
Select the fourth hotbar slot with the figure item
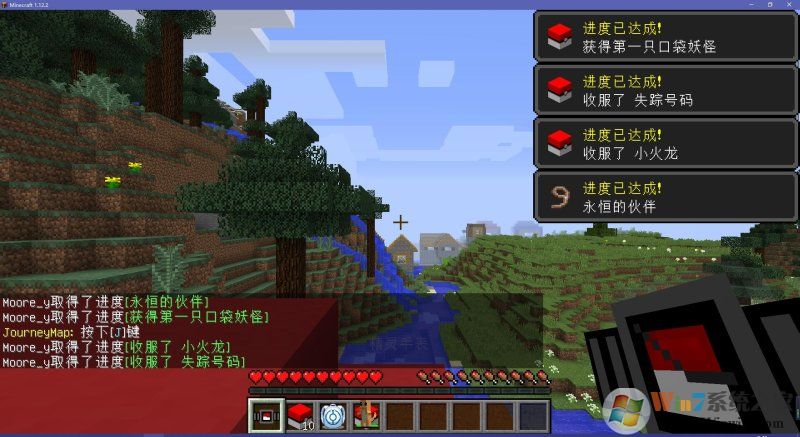[366, 415]
